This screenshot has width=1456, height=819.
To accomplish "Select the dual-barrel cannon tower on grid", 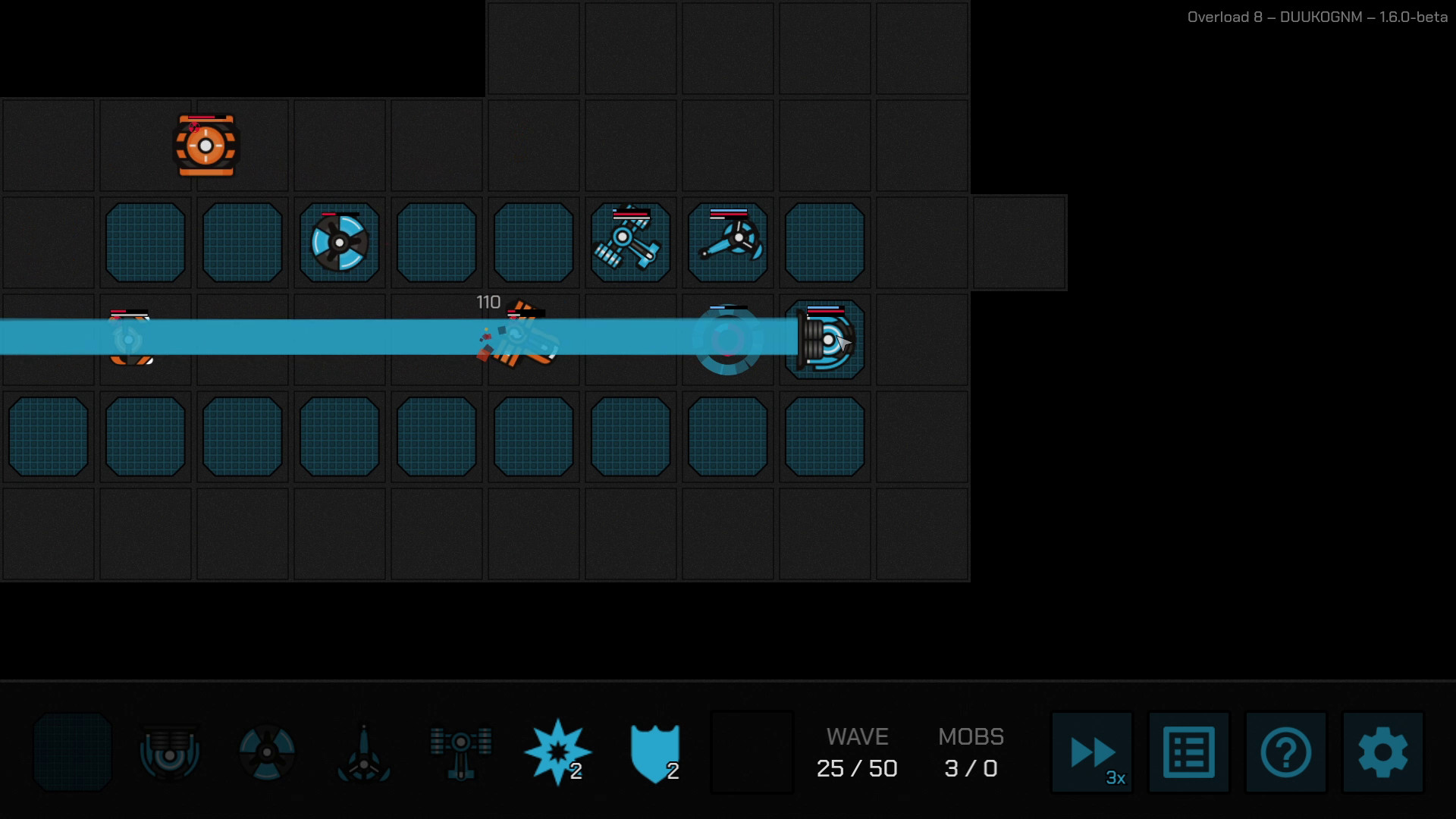I will [630, 241].
